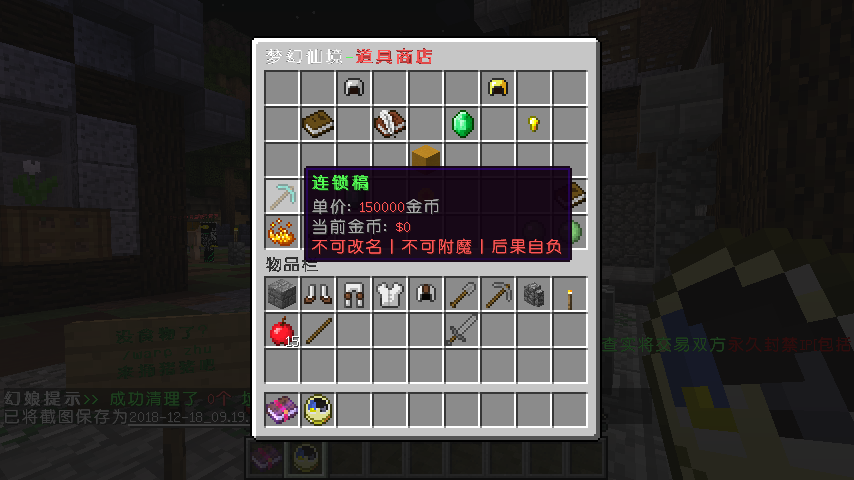Select the enchanted purple book in hotbar
This screenshot has height=480, width=854.
[x=282, y=410]
